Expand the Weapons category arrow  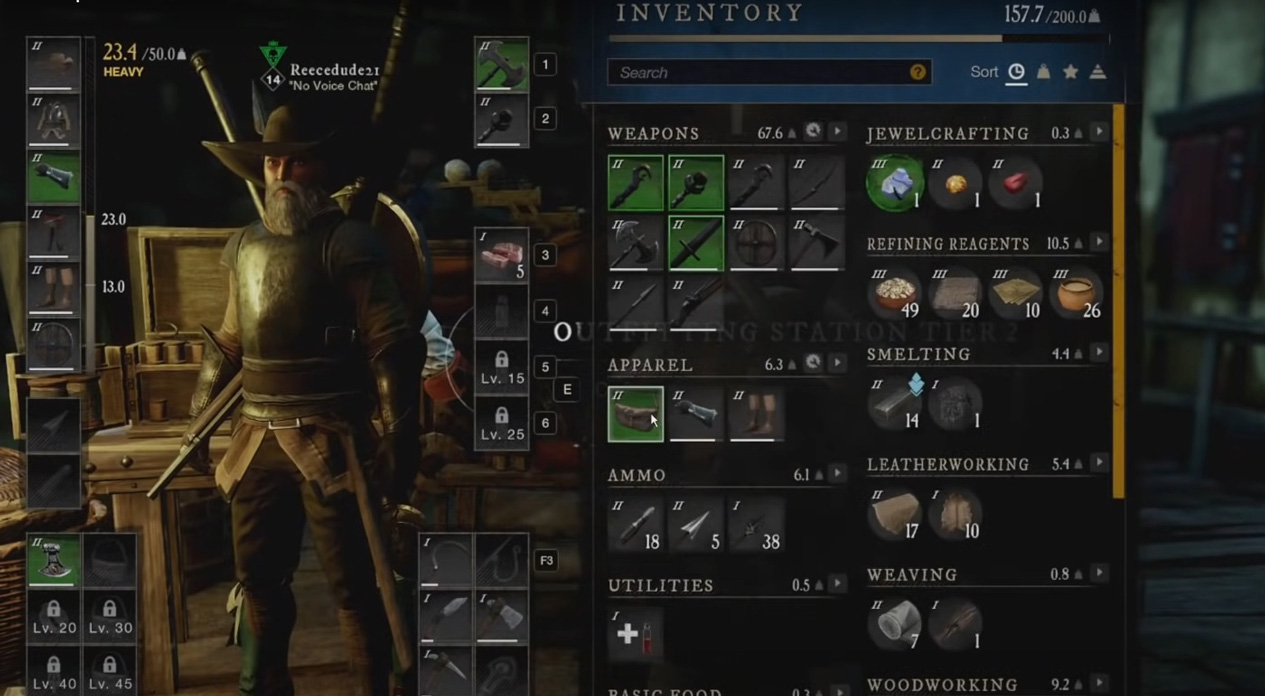pyautogui.click(x=838, y=132)
